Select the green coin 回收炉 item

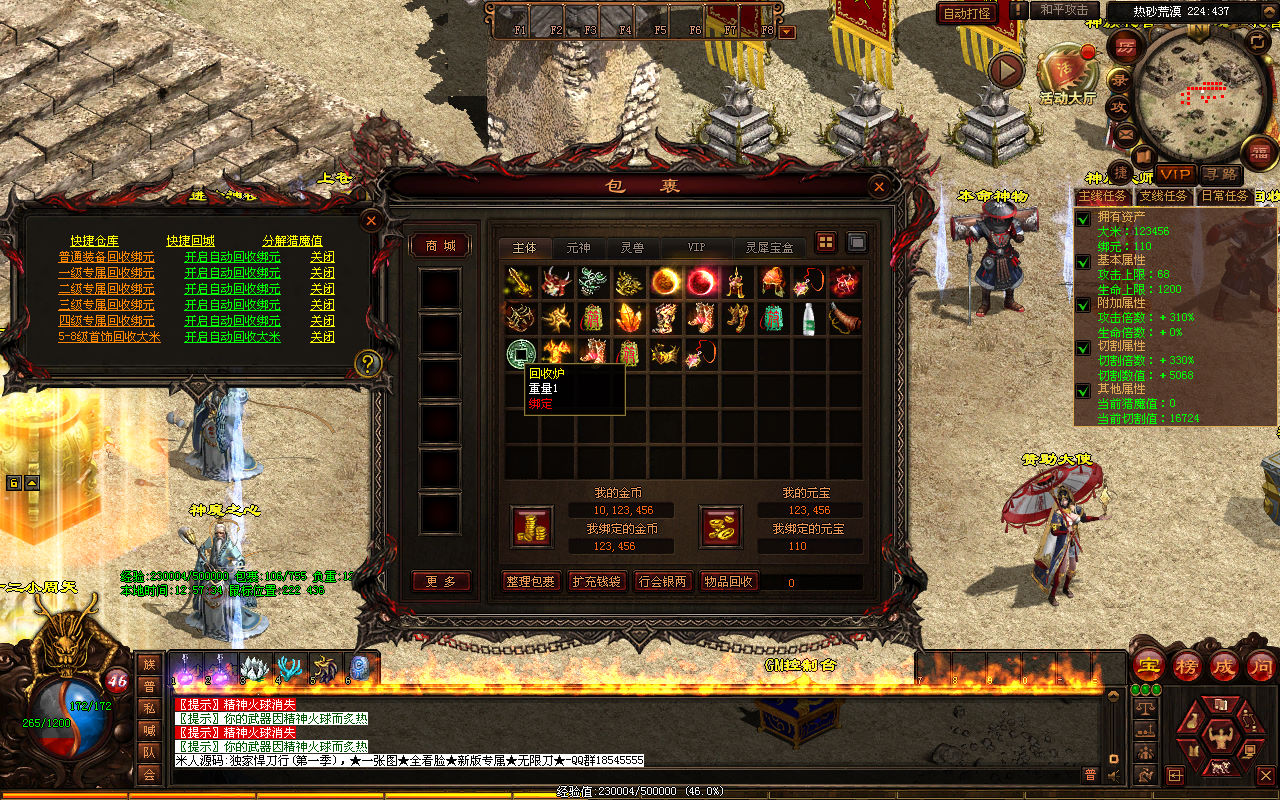click(520, 352)
